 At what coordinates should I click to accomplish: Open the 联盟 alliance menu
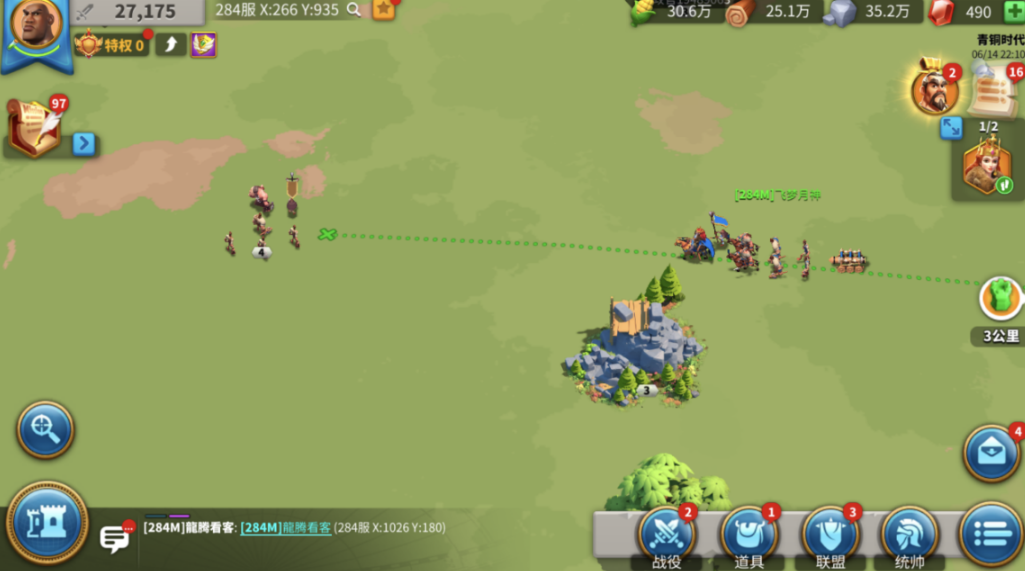830,535
